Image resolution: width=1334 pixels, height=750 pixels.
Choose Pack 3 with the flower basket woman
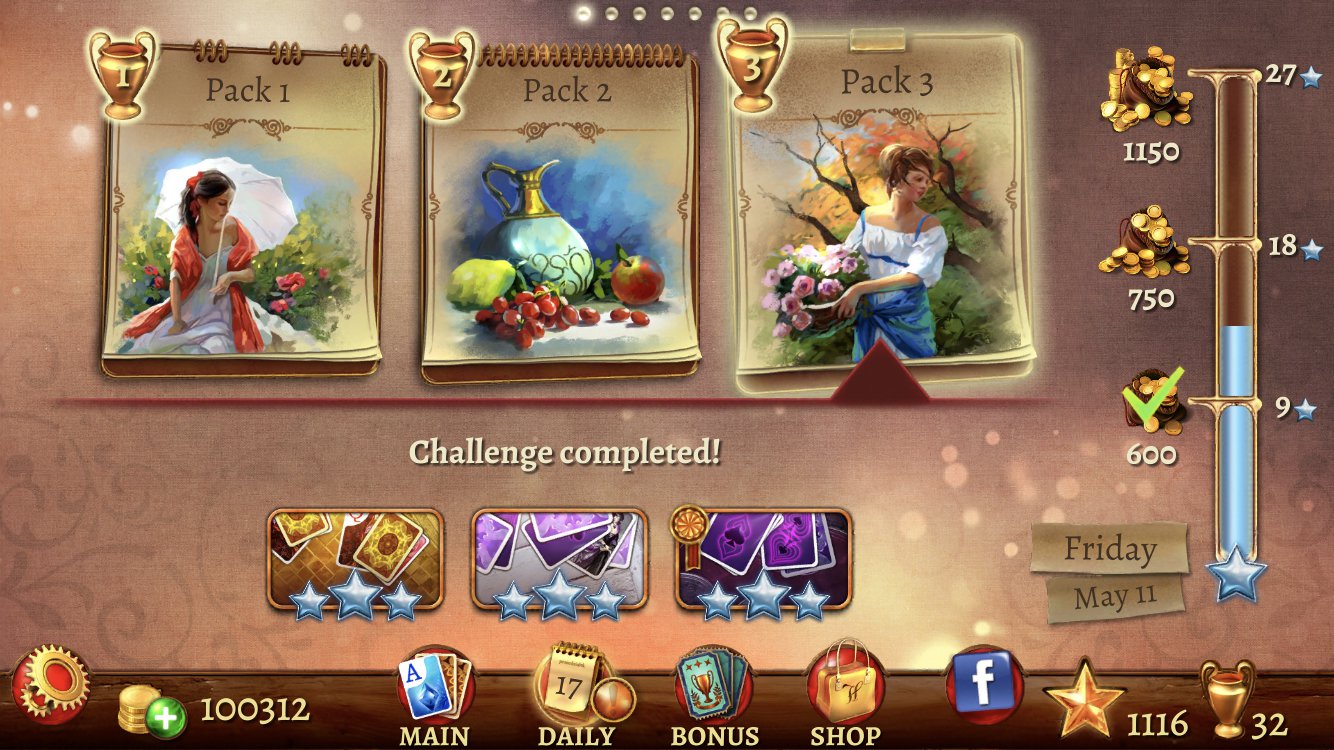pyautogui.click(x=884, y=215)
